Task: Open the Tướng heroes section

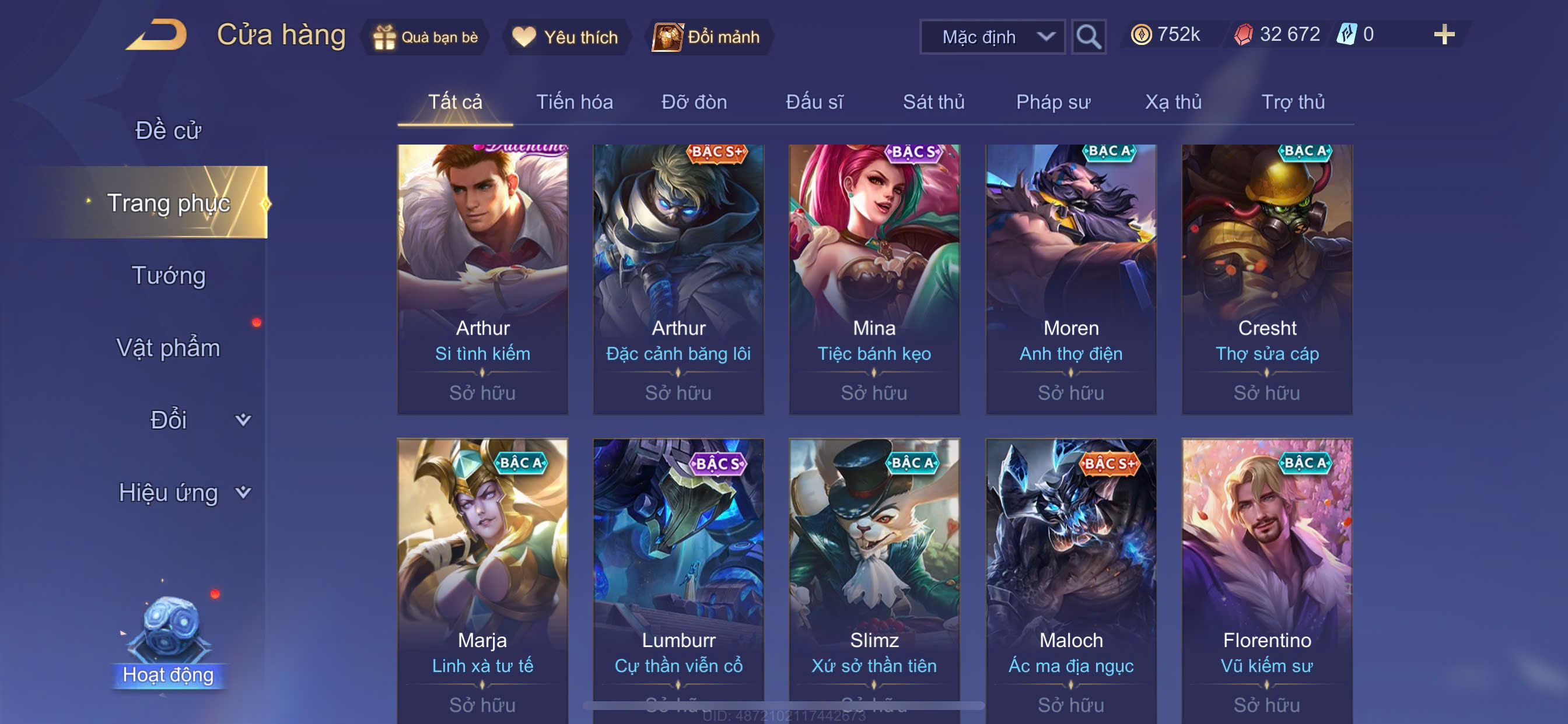Action: pyautogui.click(x=169, y=275)
